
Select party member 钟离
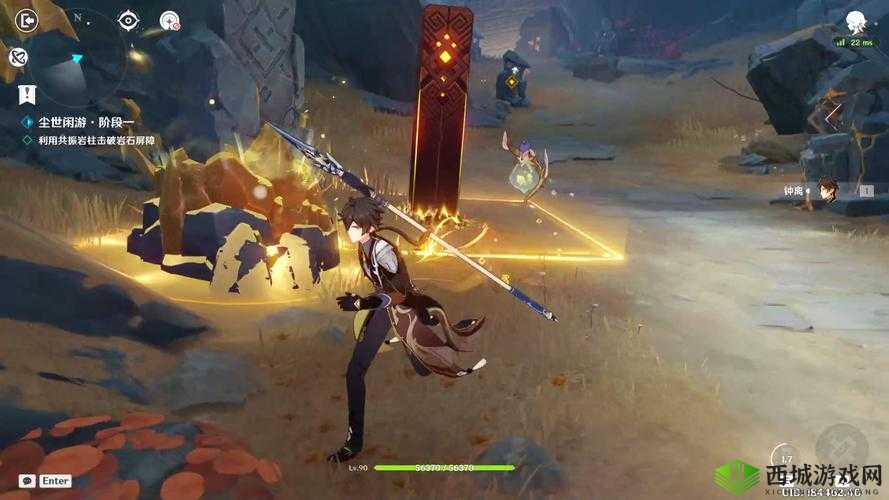point(826,190)
